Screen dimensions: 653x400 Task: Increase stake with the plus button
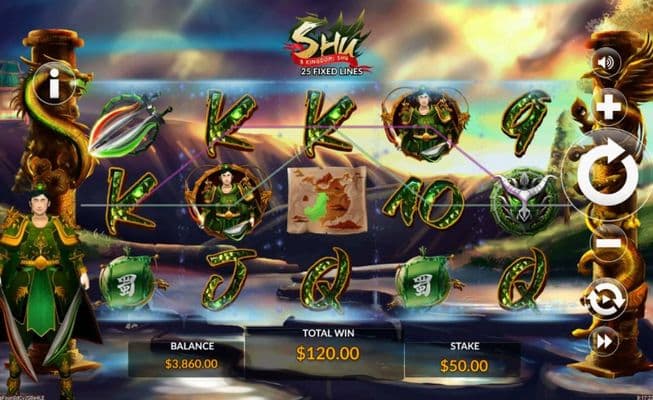[x=608, y=107]
